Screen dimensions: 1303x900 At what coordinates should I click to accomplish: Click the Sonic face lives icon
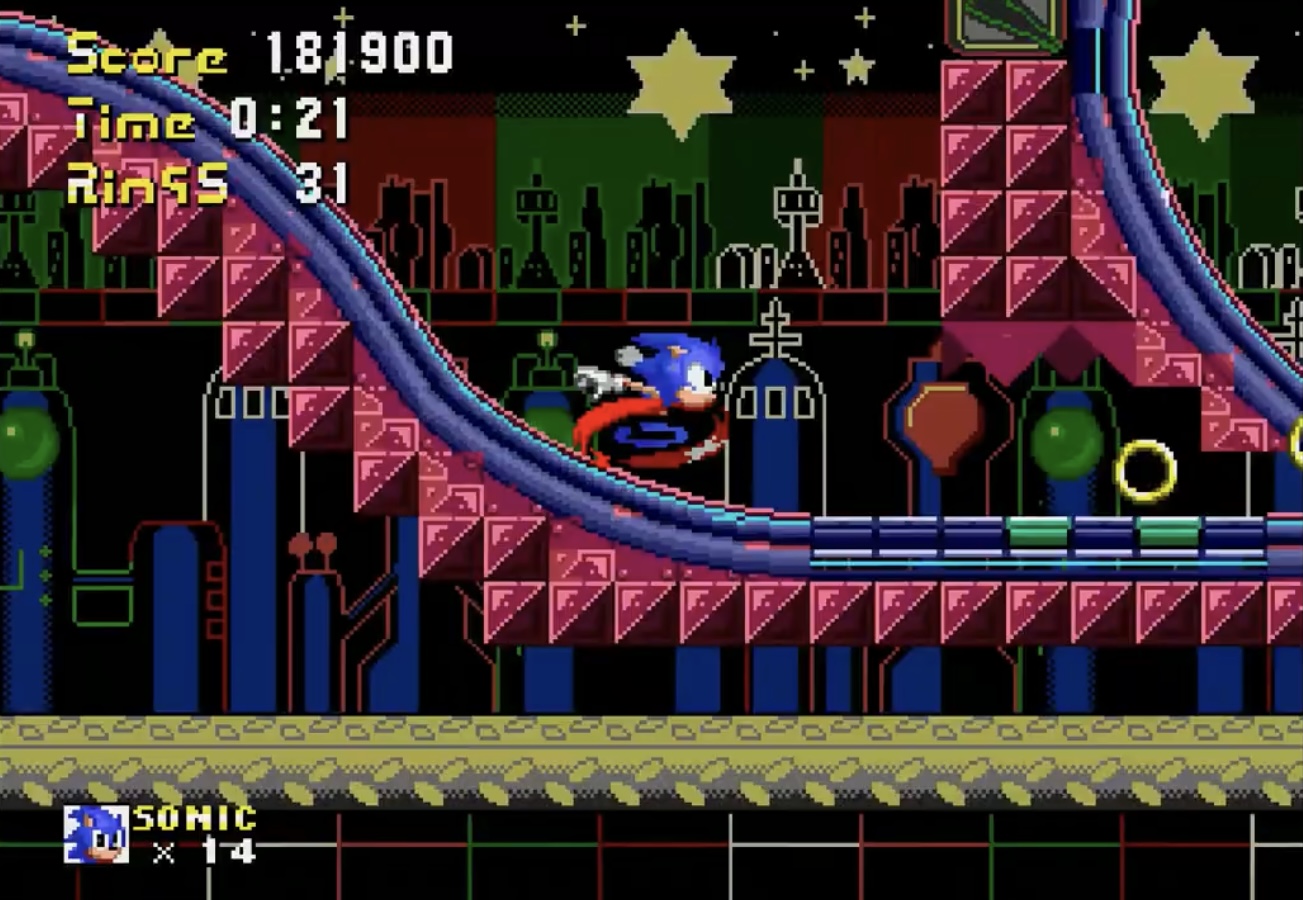tap(96, 834)
